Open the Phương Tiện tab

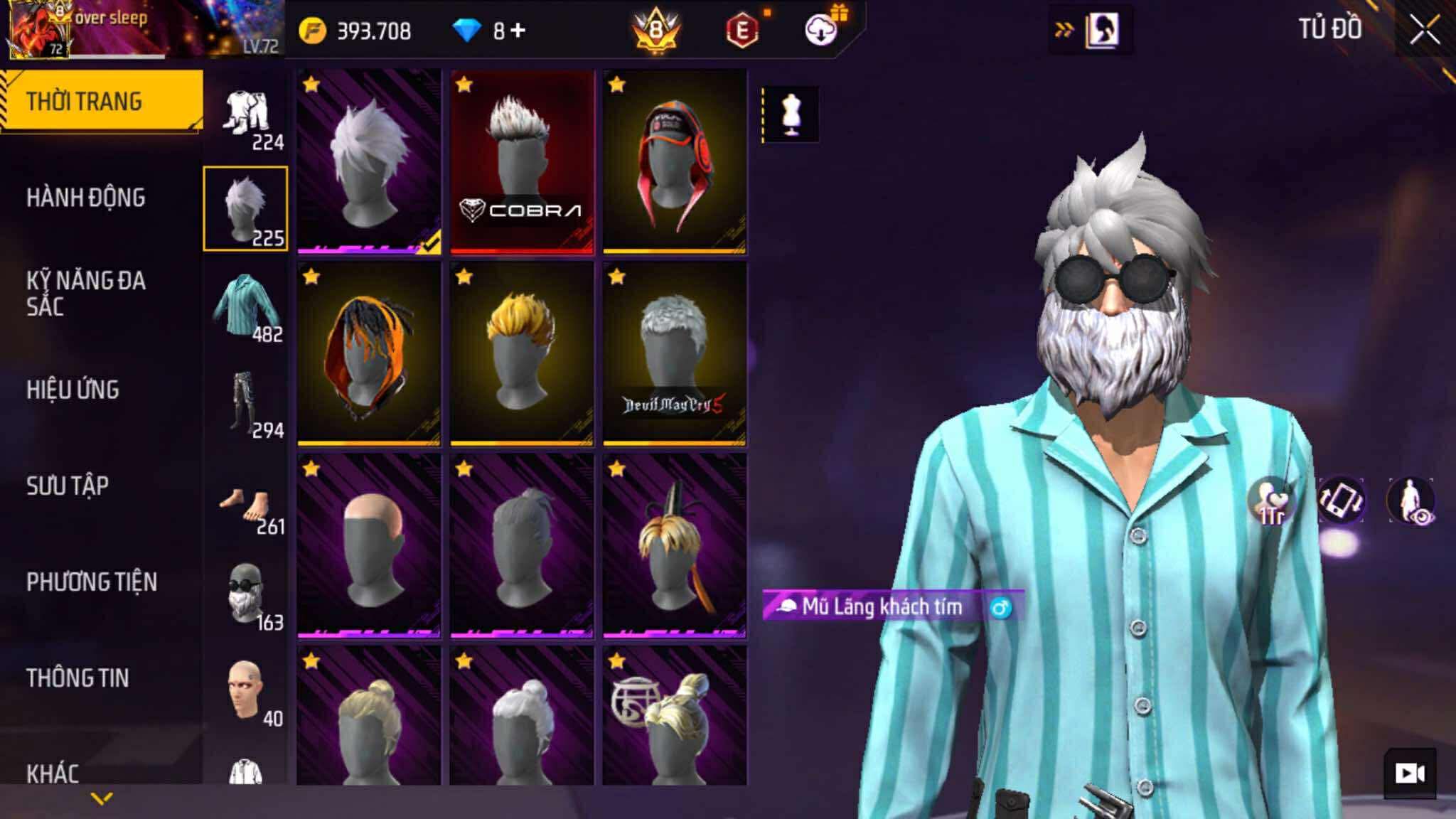[x=92, y=582]
